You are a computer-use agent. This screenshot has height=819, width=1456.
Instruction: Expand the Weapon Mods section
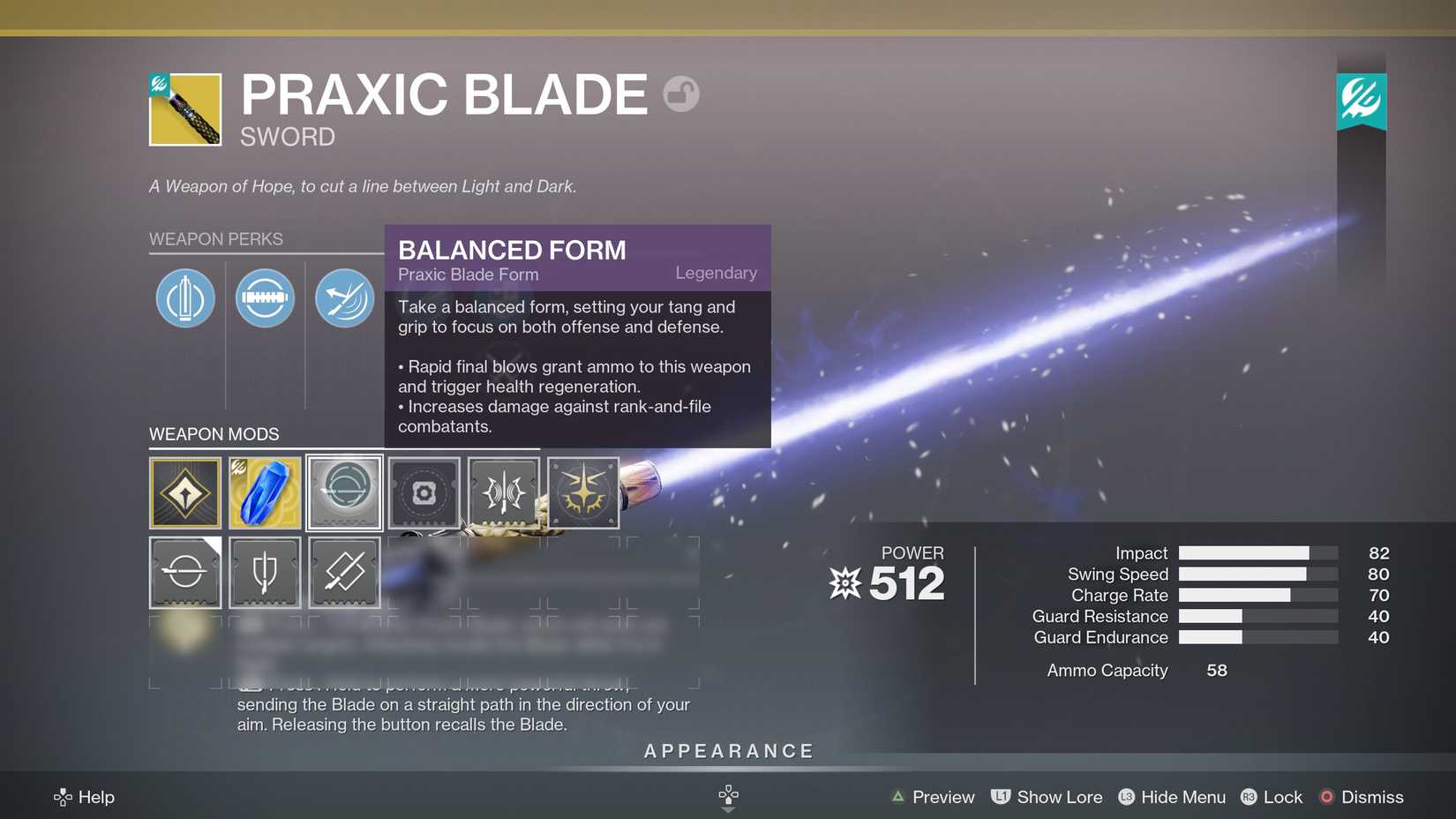point(214,433)
